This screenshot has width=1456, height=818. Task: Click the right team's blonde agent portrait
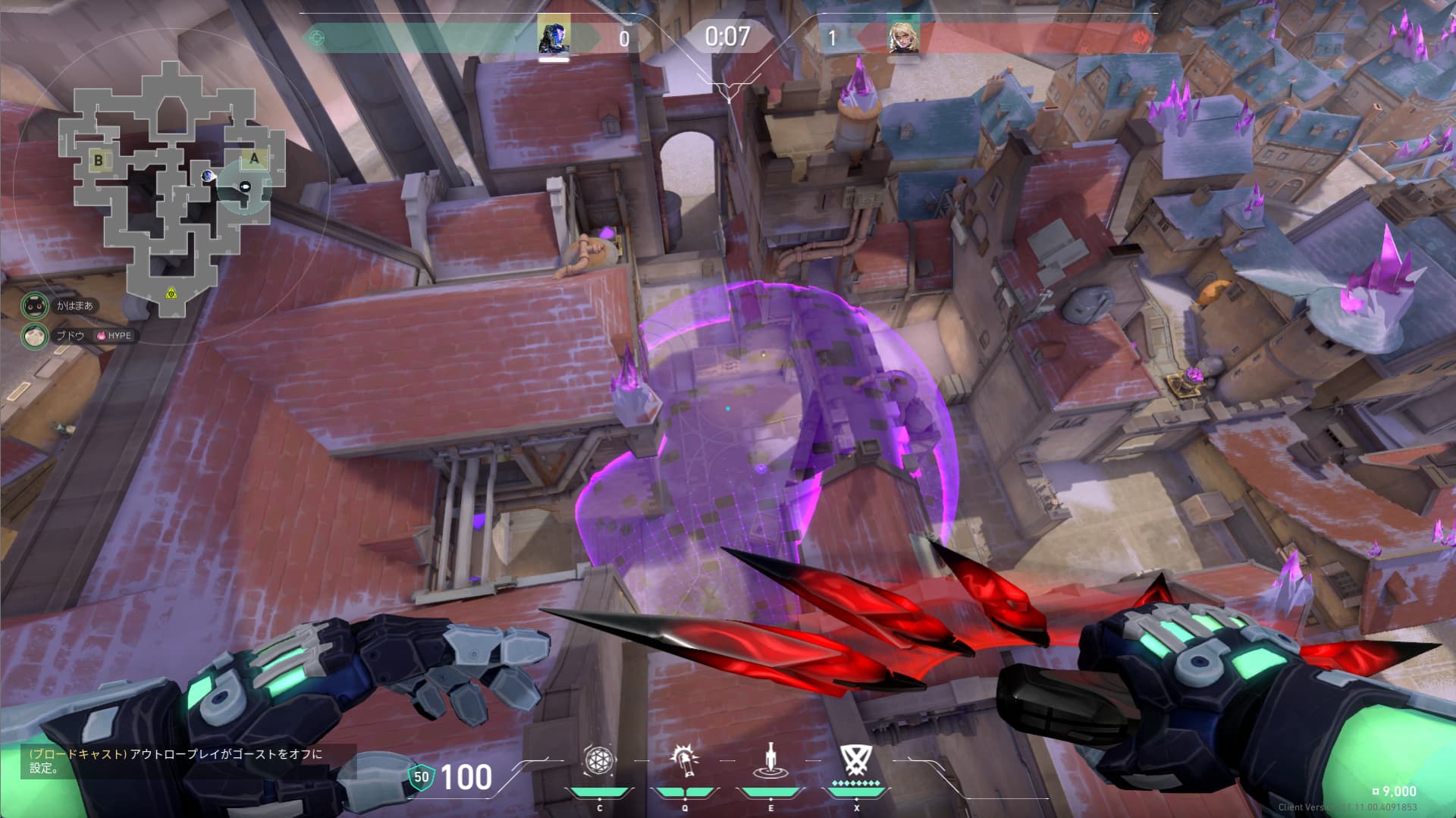[x=904, y=36]
